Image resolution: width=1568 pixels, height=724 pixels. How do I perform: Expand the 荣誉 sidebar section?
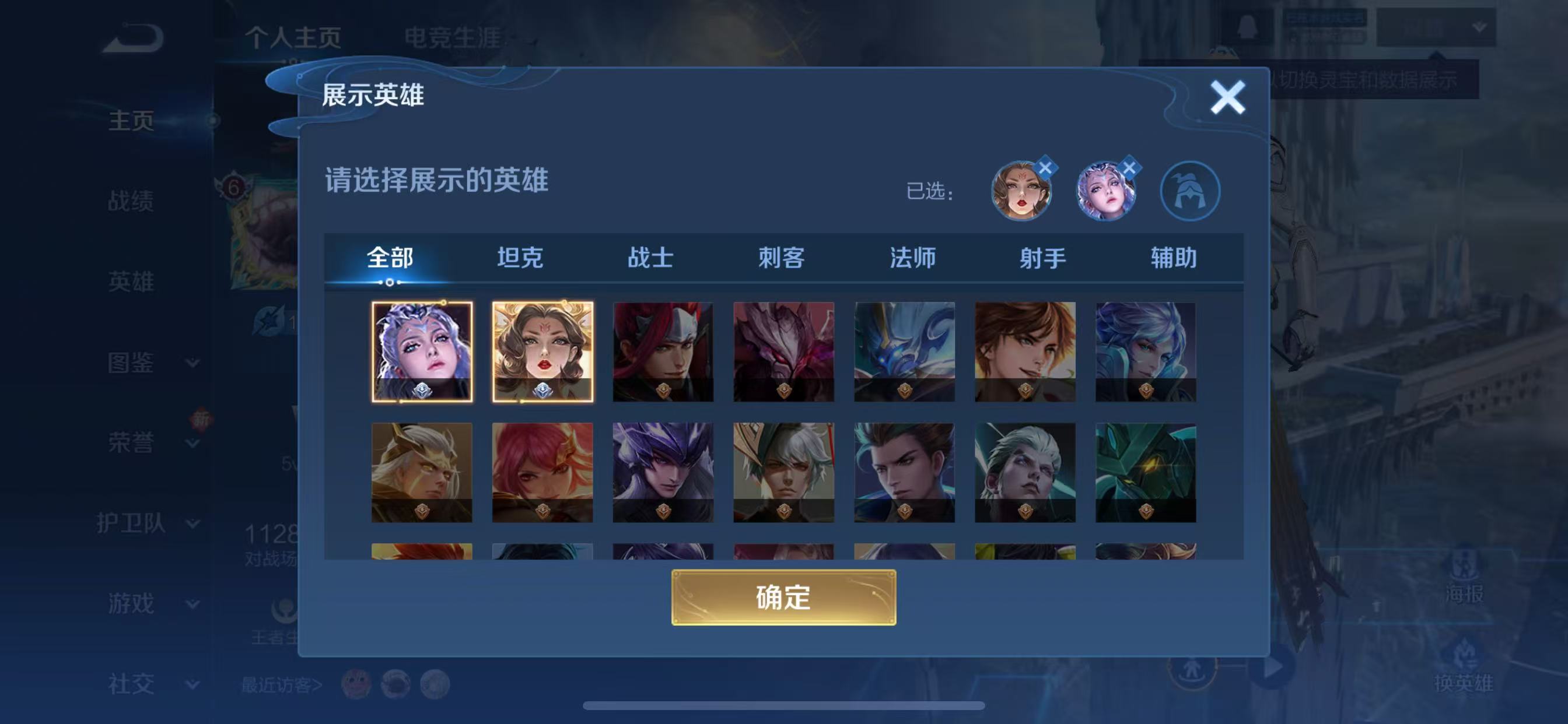[130, 442]
